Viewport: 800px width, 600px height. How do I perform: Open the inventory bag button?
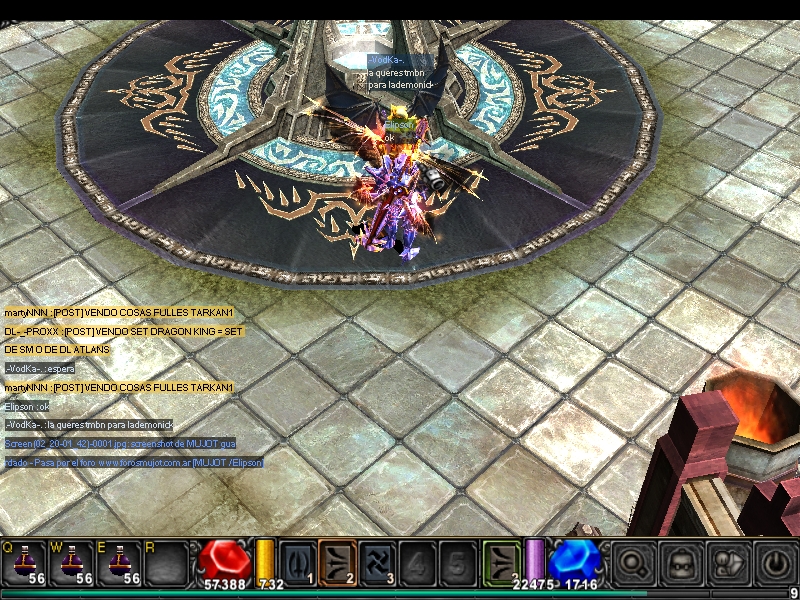click(x=679, y=562)
